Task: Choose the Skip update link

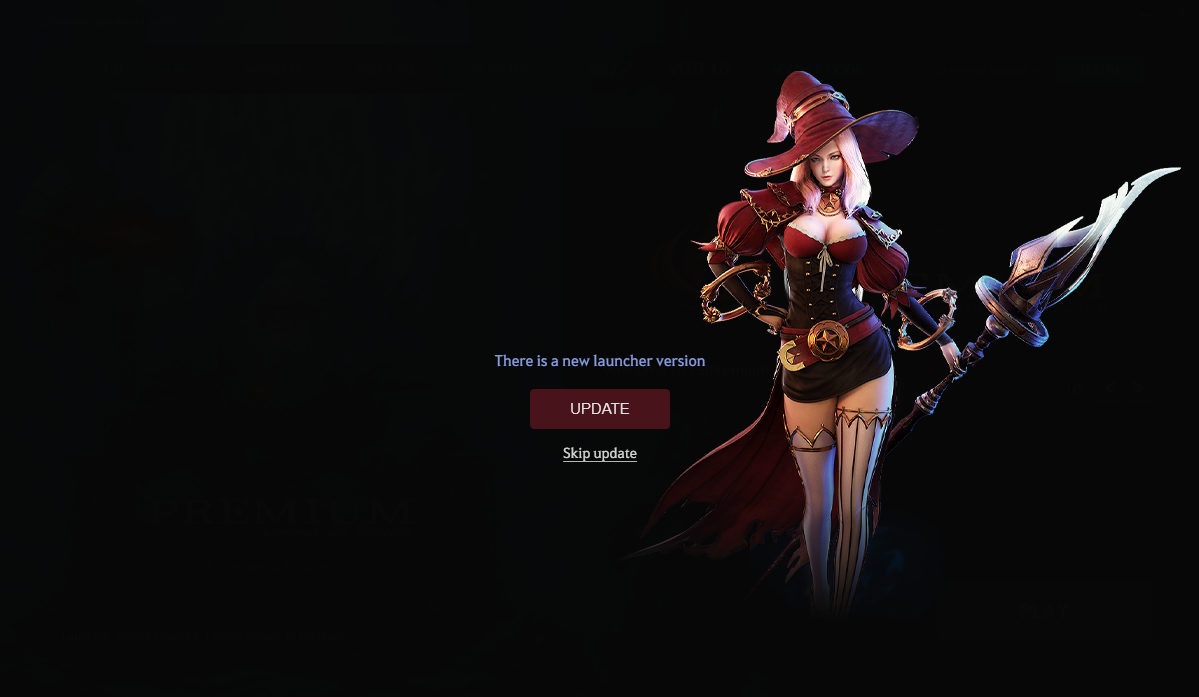Action: (x=599, y=454)
